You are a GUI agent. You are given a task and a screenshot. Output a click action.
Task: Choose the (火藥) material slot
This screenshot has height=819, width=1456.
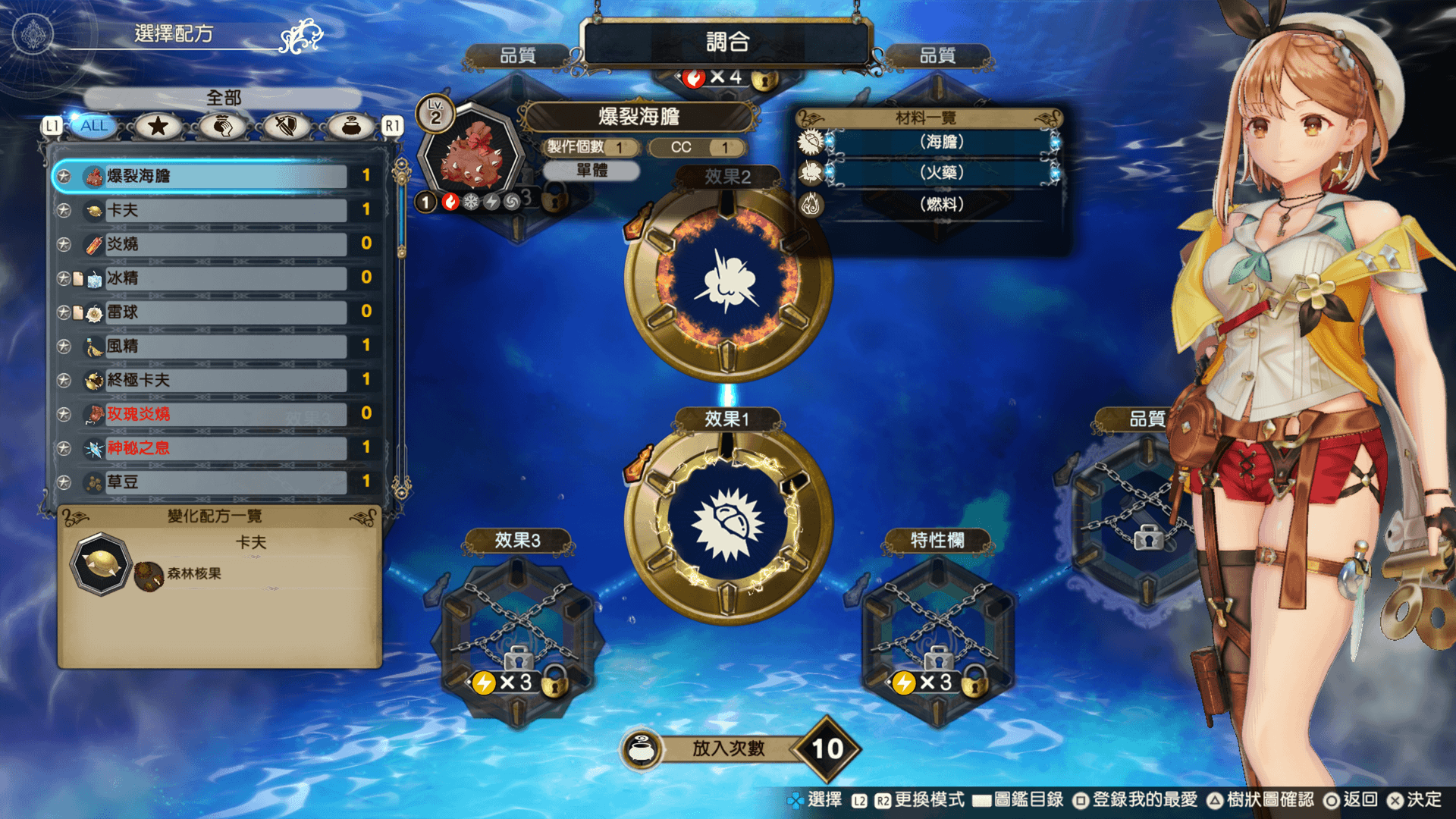[941, 173]
